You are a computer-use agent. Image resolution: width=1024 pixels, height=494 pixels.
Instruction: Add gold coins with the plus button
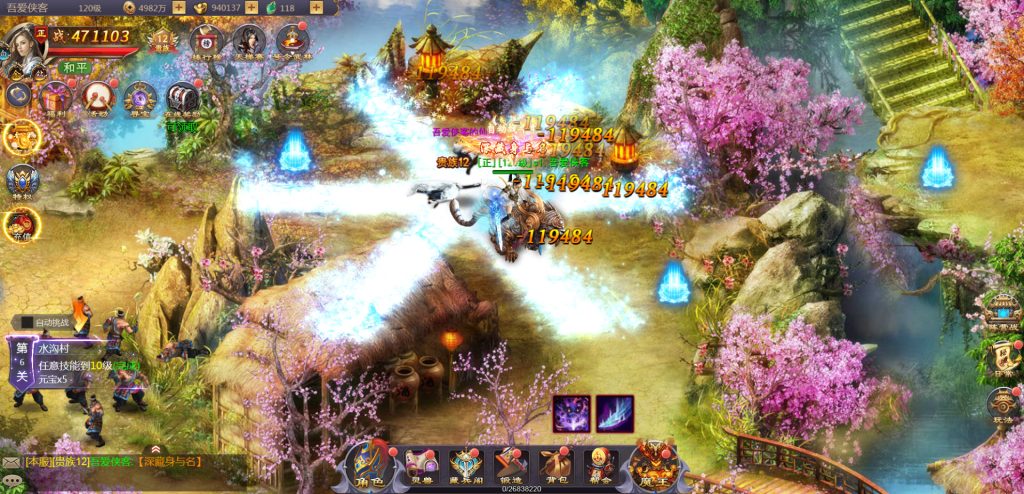(x=178, y=8)
